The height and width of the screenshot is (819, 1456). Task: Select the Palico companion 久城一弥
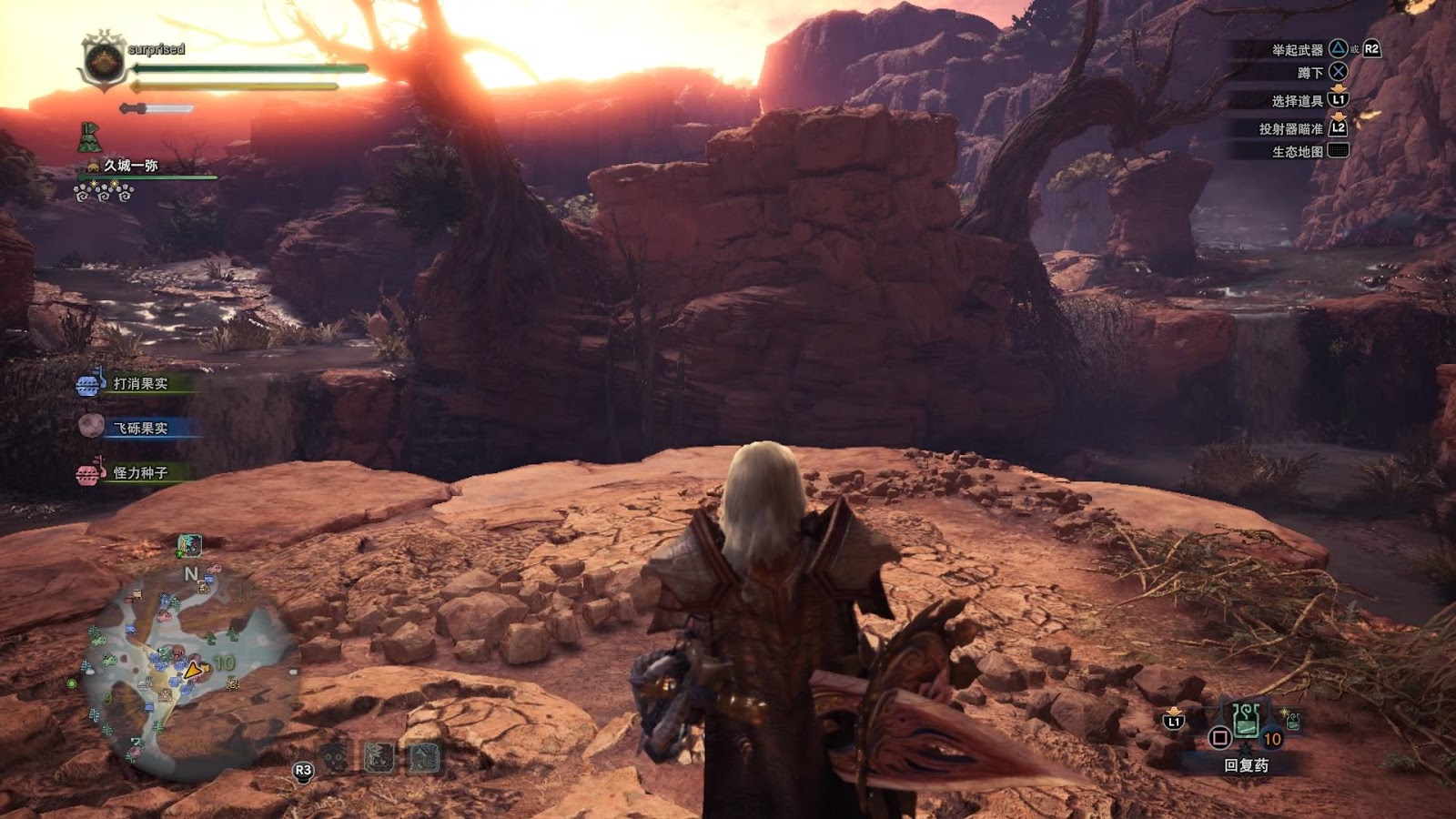tap(131, 166)
